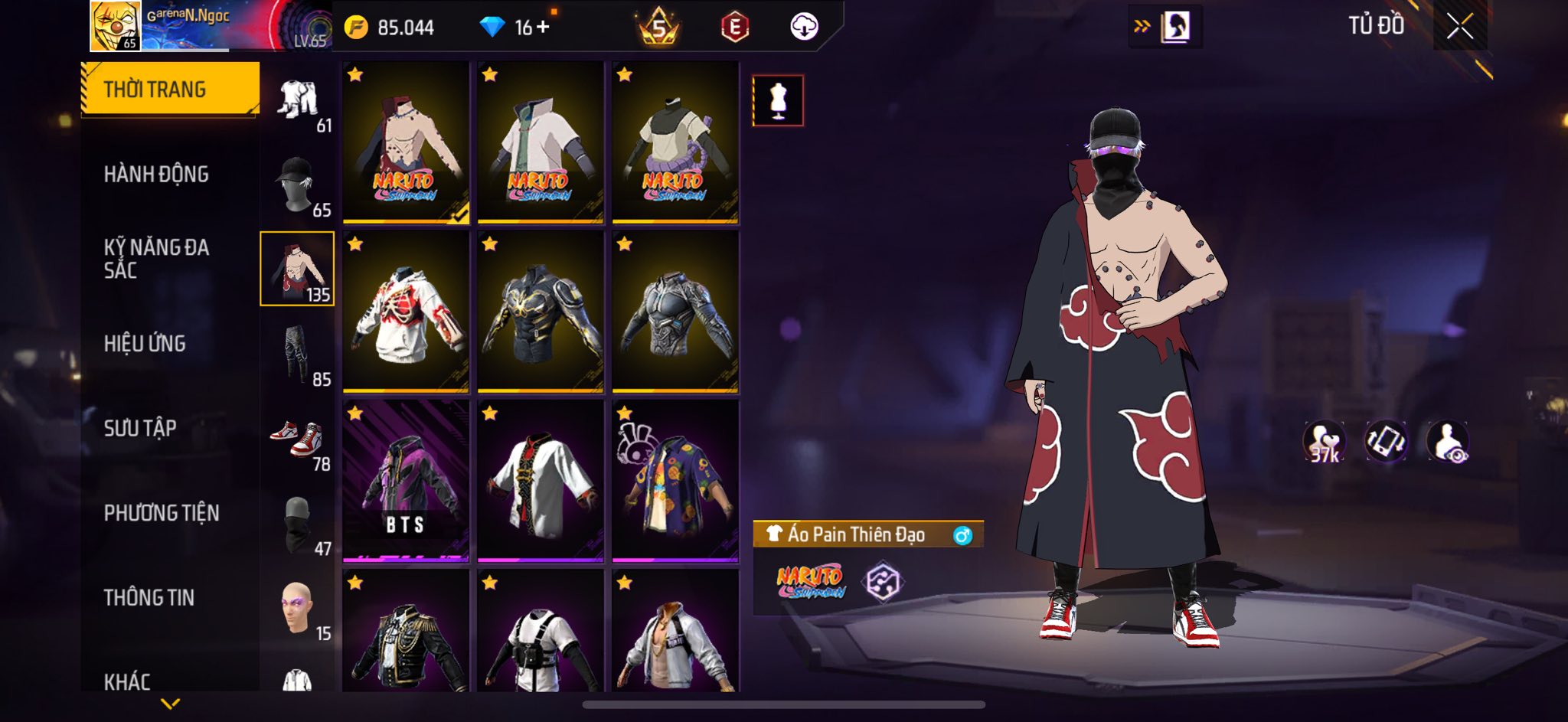Select the pants category icon
The image size is (1568, 722).
pyautogui.click(x=298, y=354)
